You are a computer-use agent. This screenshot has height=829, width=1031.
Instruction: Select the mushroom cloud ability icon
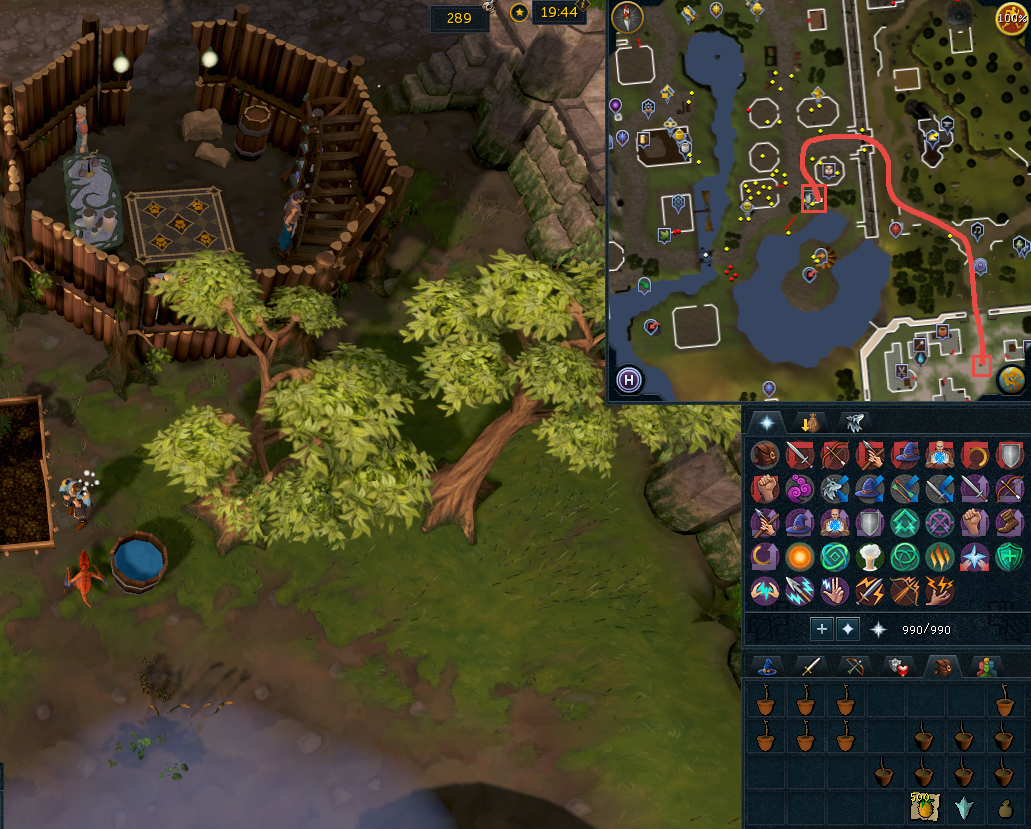869,556
